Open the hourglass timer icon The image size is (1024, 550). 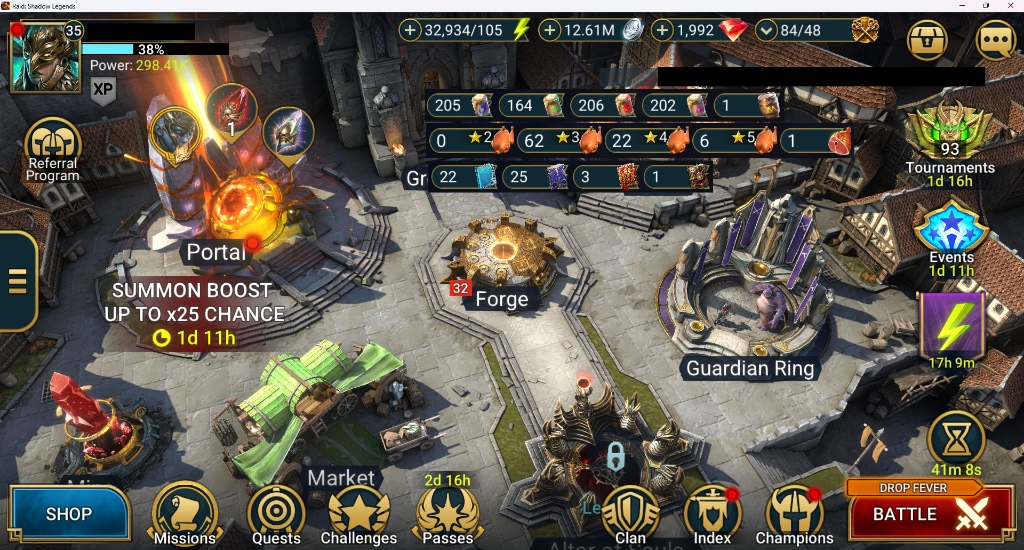(956, 437)
